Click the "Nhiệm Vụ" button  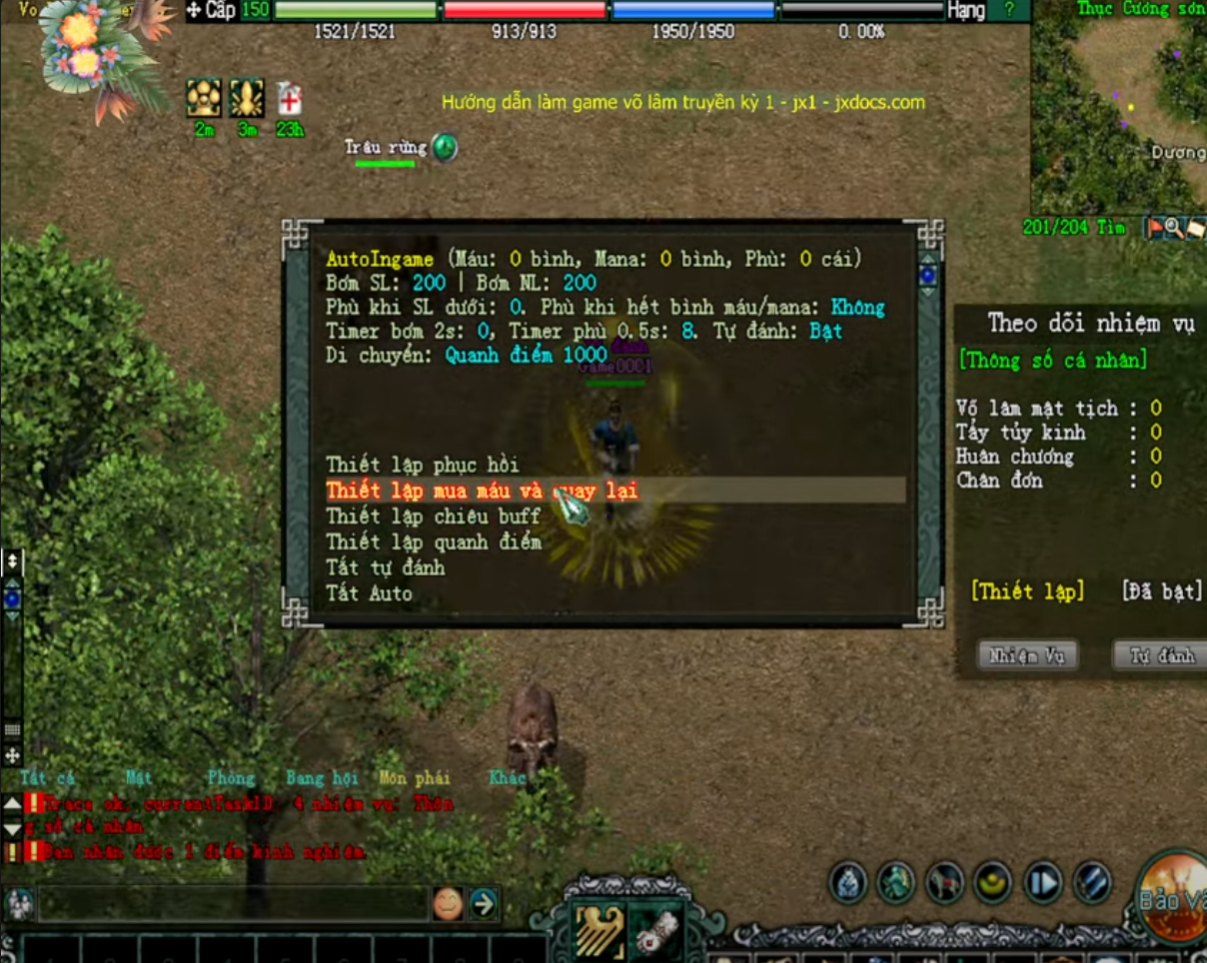pyautogui.click(x=1027, y=656)
